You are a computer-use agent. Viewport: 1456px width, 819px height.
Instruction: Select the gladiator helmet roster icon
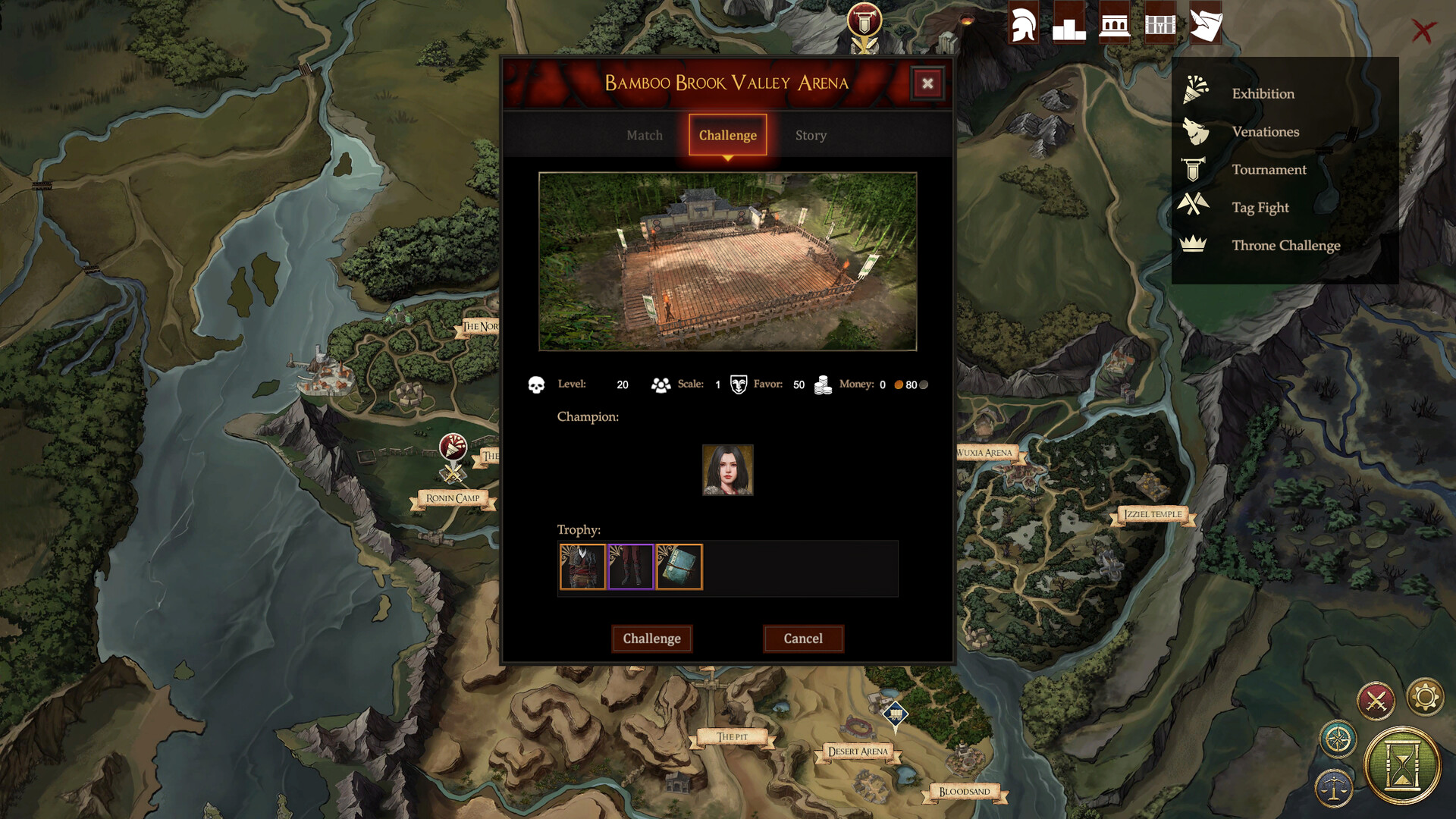pyautogui.click(x=1023, y=24)
